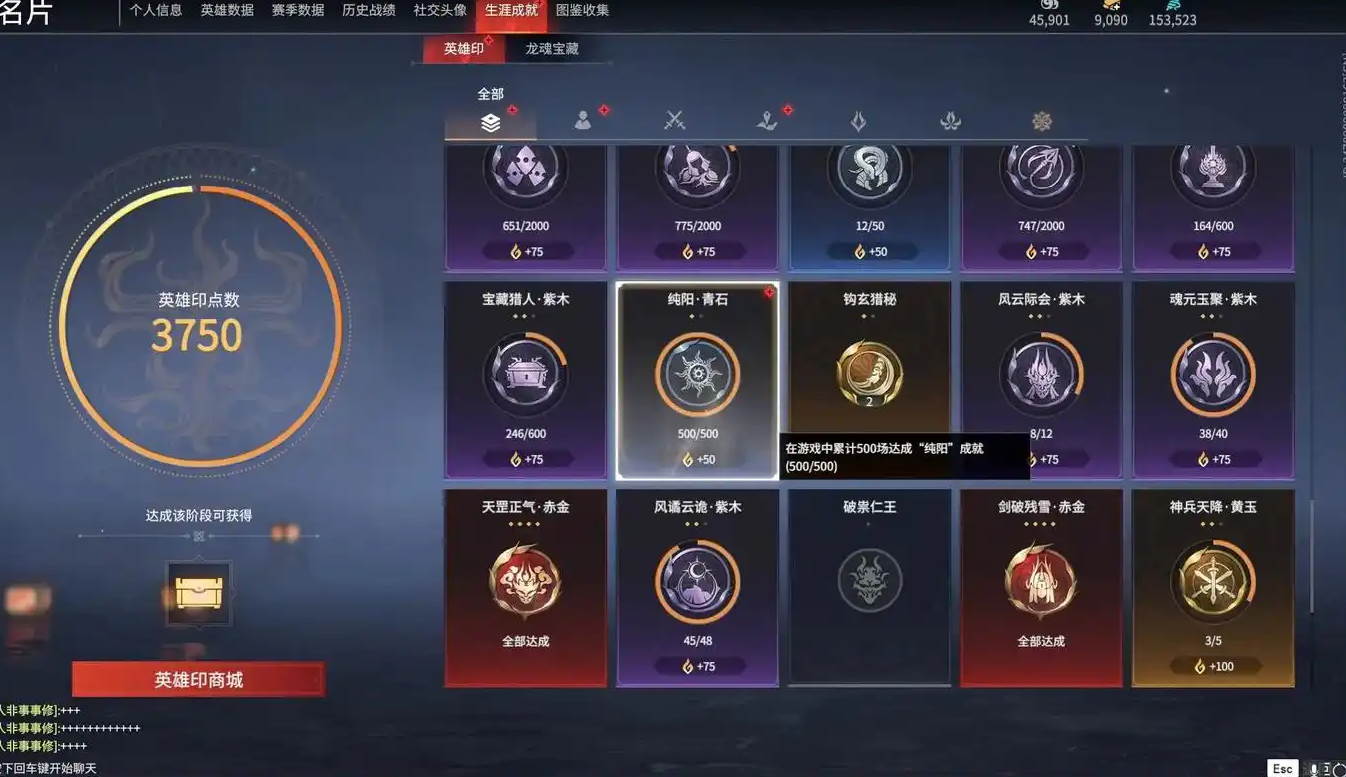Select the dagger-mark category filter icon
The image size is (1346, 777).
[765, 119]
